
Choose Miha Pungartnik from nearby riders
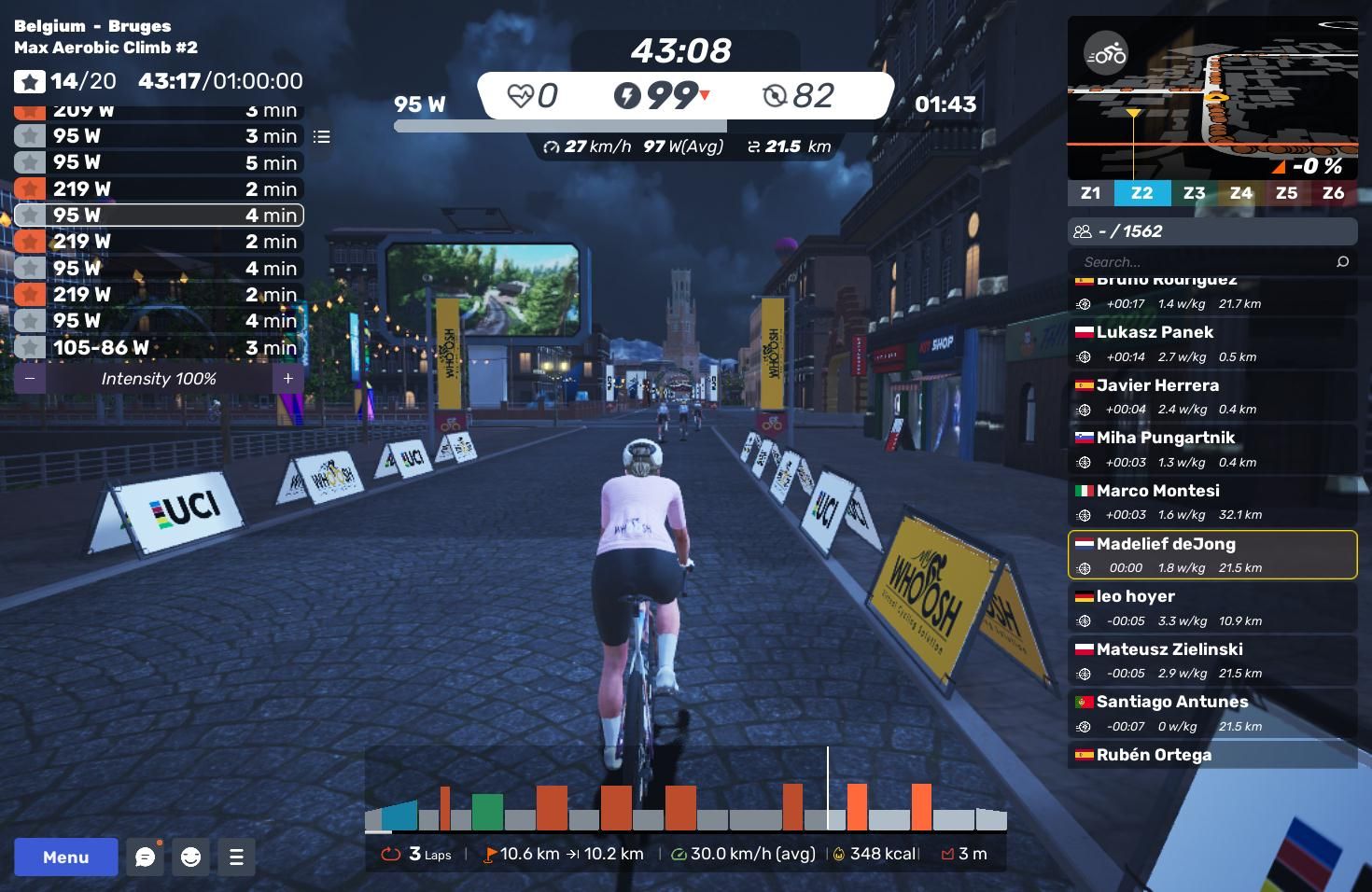pyautogui.click(x=1211, y=449)
